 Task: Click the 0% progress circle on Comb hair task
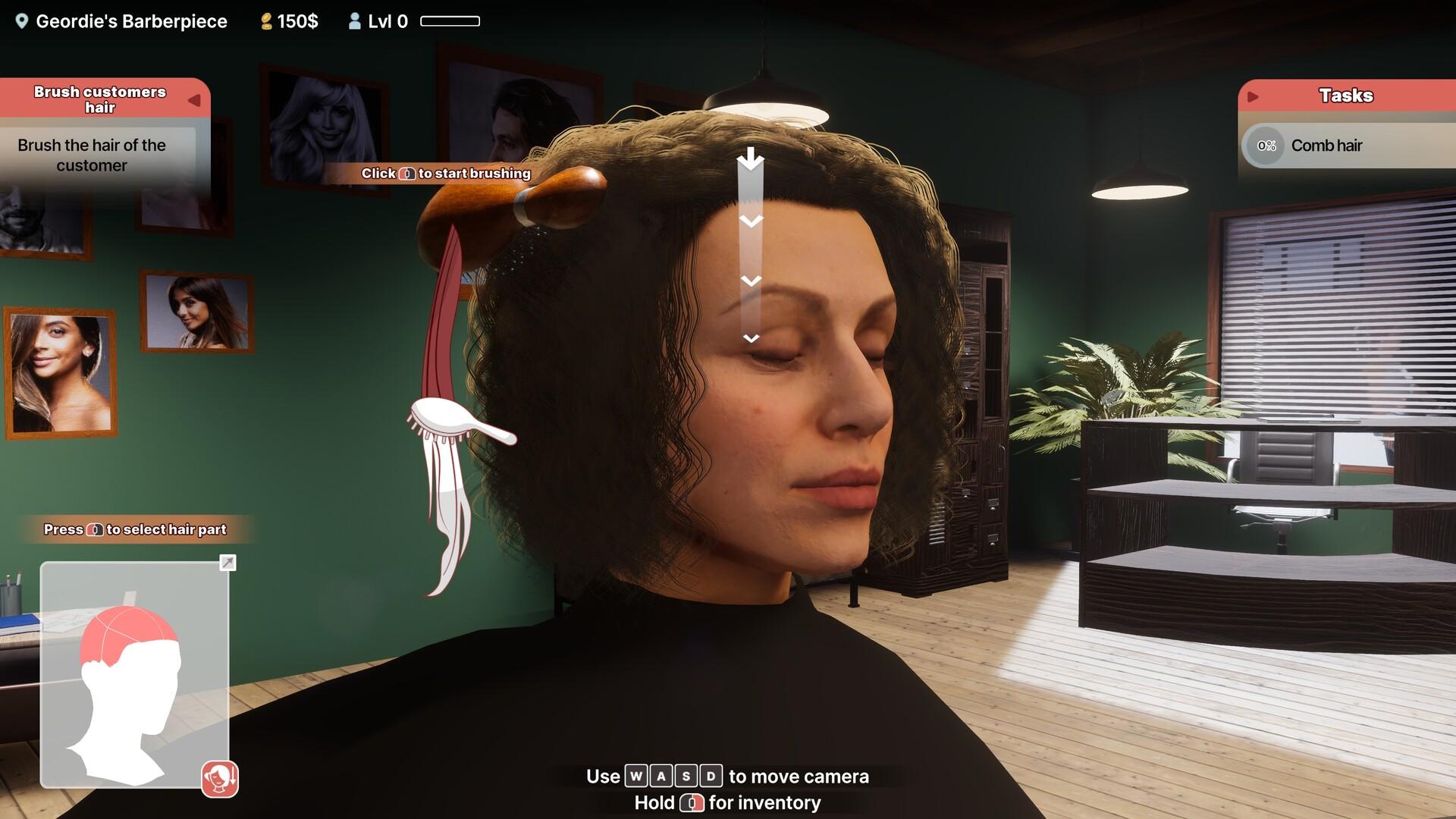pyautogui.click(x=1265, y=146)
